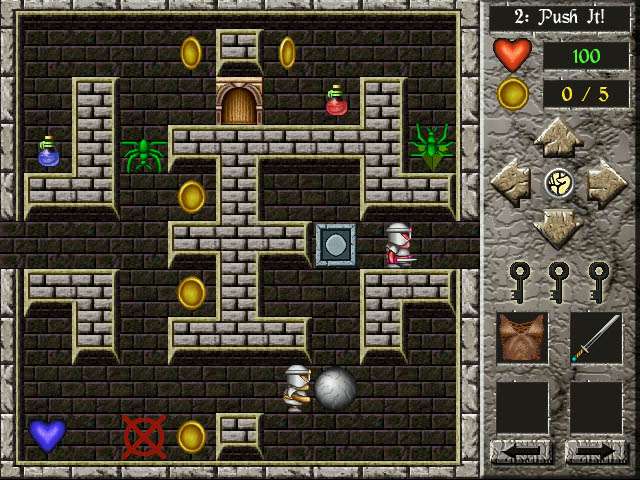Click the down arrow on the stone direction pad
Image resolution: width=640 pixels, height=480 pixels.
pos(559,228)
